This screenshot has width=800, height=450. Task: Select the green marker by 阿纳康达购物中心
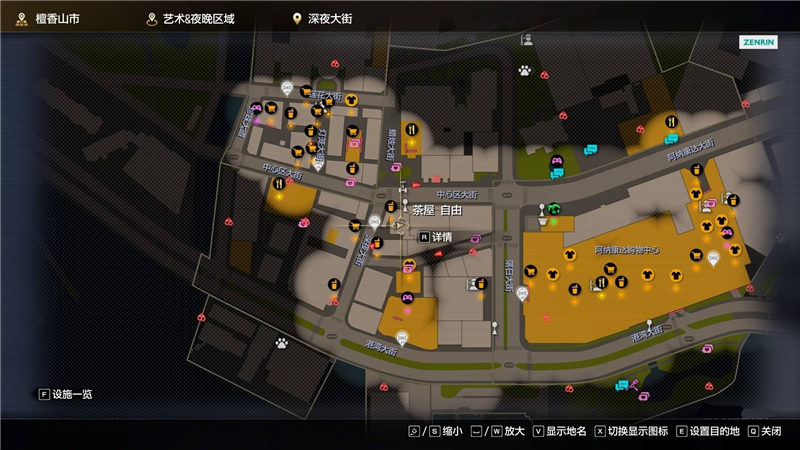pos(553,209)
